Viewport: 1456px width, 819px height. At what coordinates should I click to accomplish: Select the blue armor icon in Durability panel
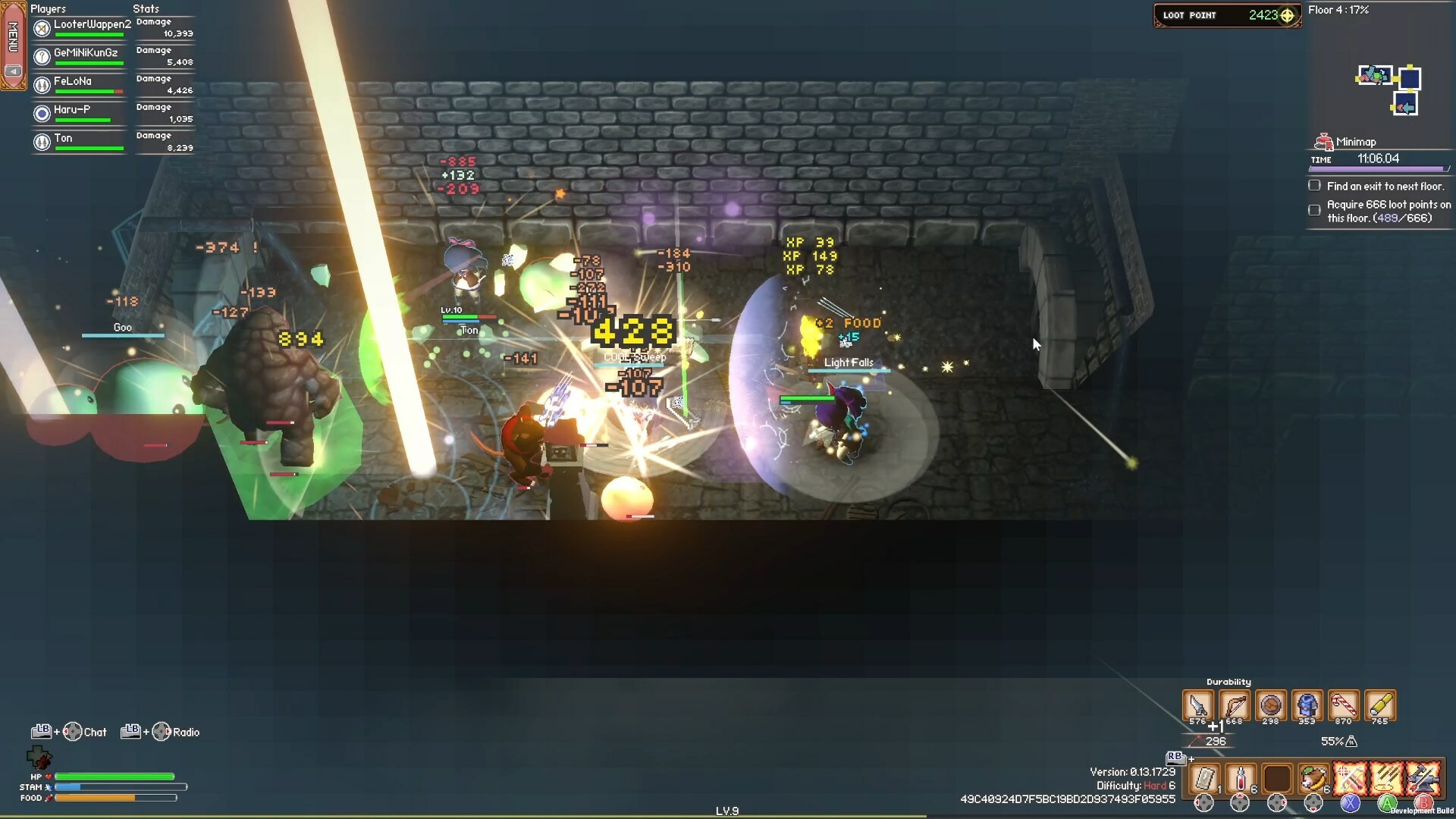[x=1307, y=705]
